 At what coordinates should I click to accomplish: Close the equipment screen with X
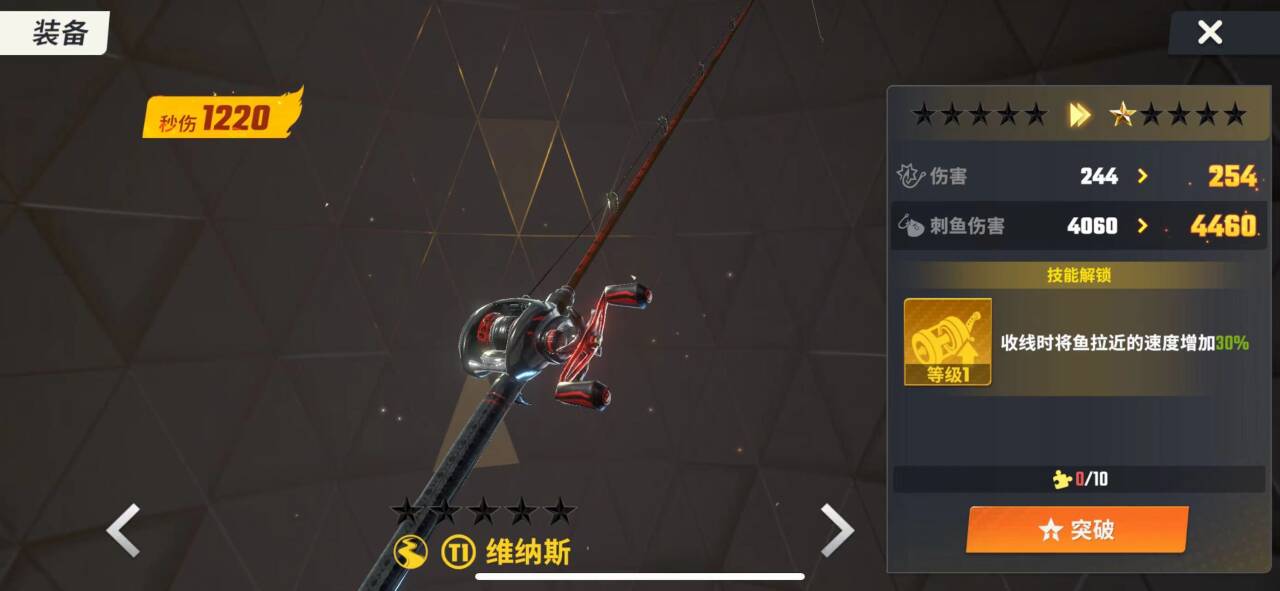point(1210,33)
